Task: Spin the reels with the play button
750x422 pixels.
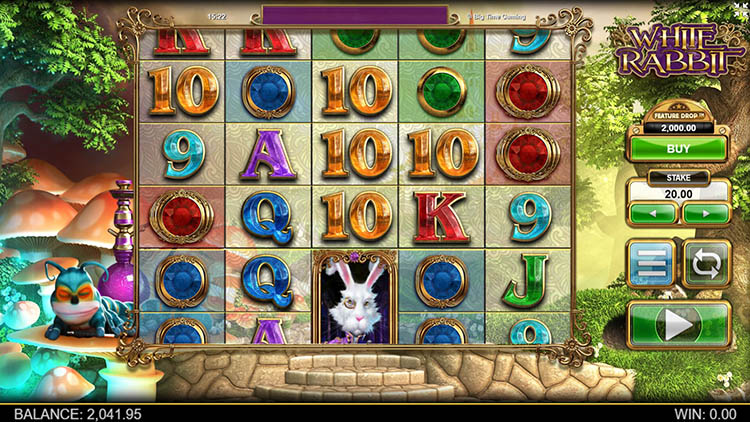Action: (x=678, y=325)
